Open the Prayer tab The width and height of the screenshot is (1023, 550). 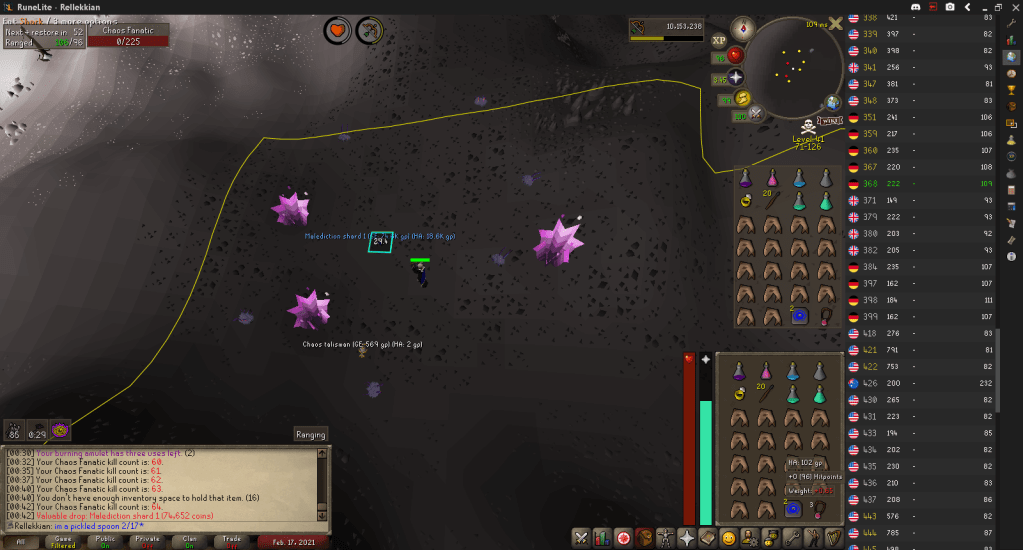tap(686, 537)
